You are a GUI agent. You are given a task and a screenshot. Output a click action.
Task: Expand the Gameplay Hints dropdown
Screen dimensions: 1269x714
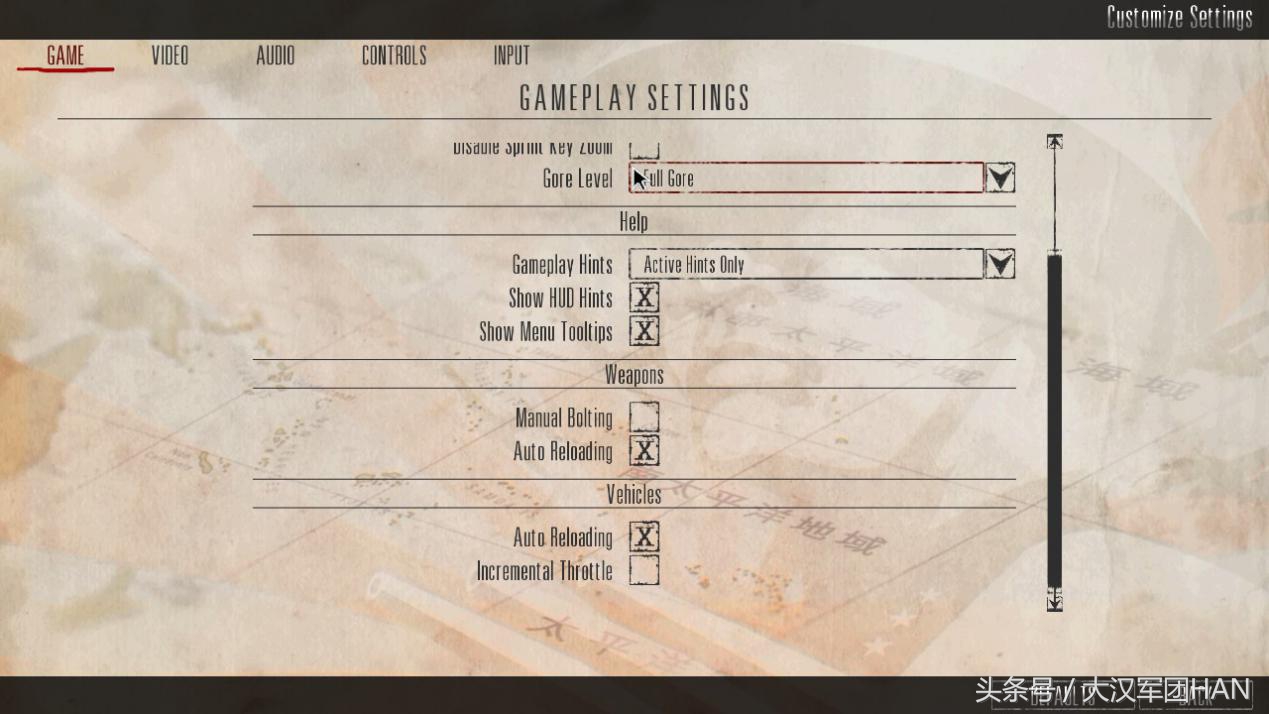click(1000, 264)
